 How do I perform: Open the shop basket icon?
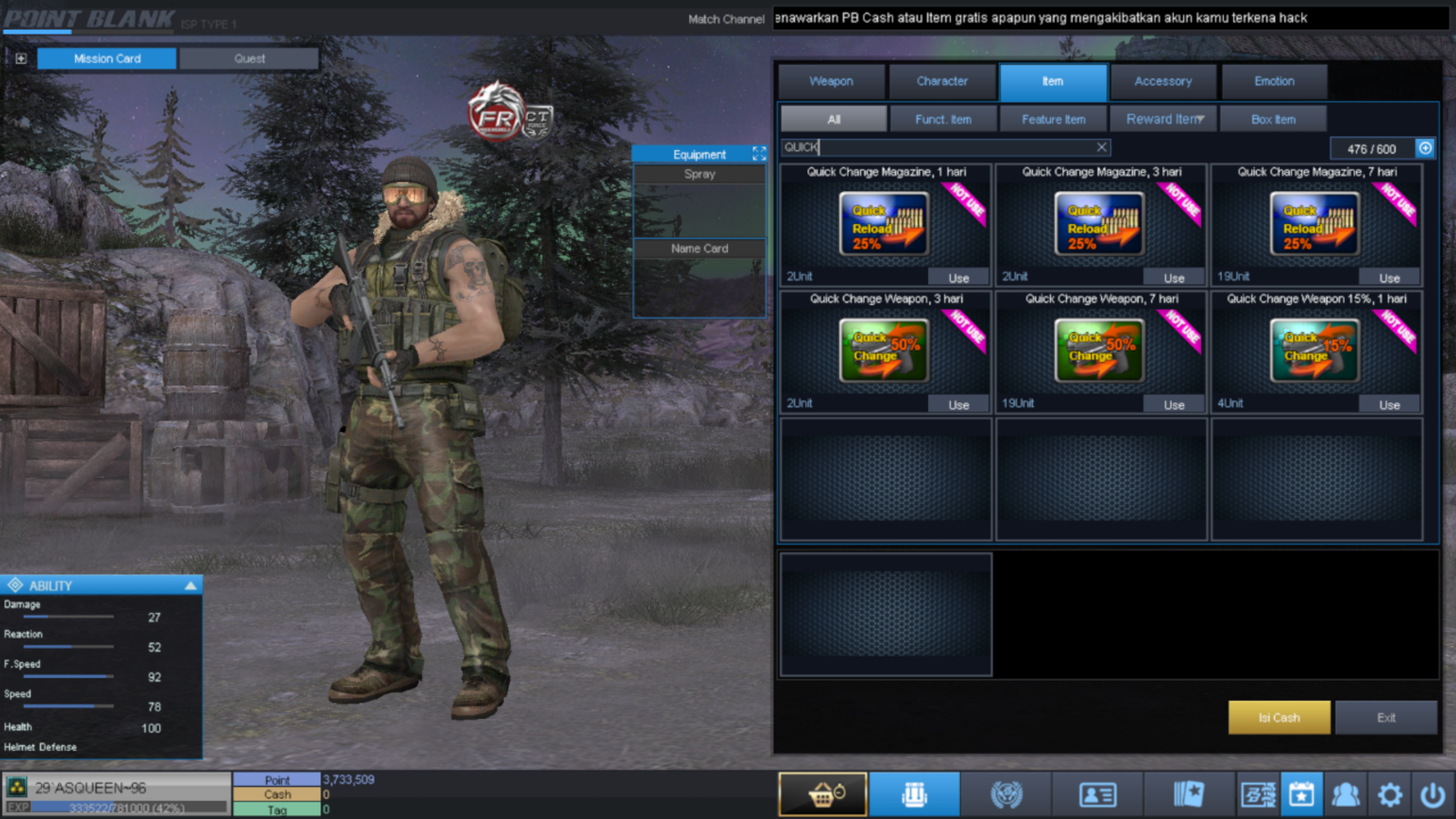pos(823,794)
